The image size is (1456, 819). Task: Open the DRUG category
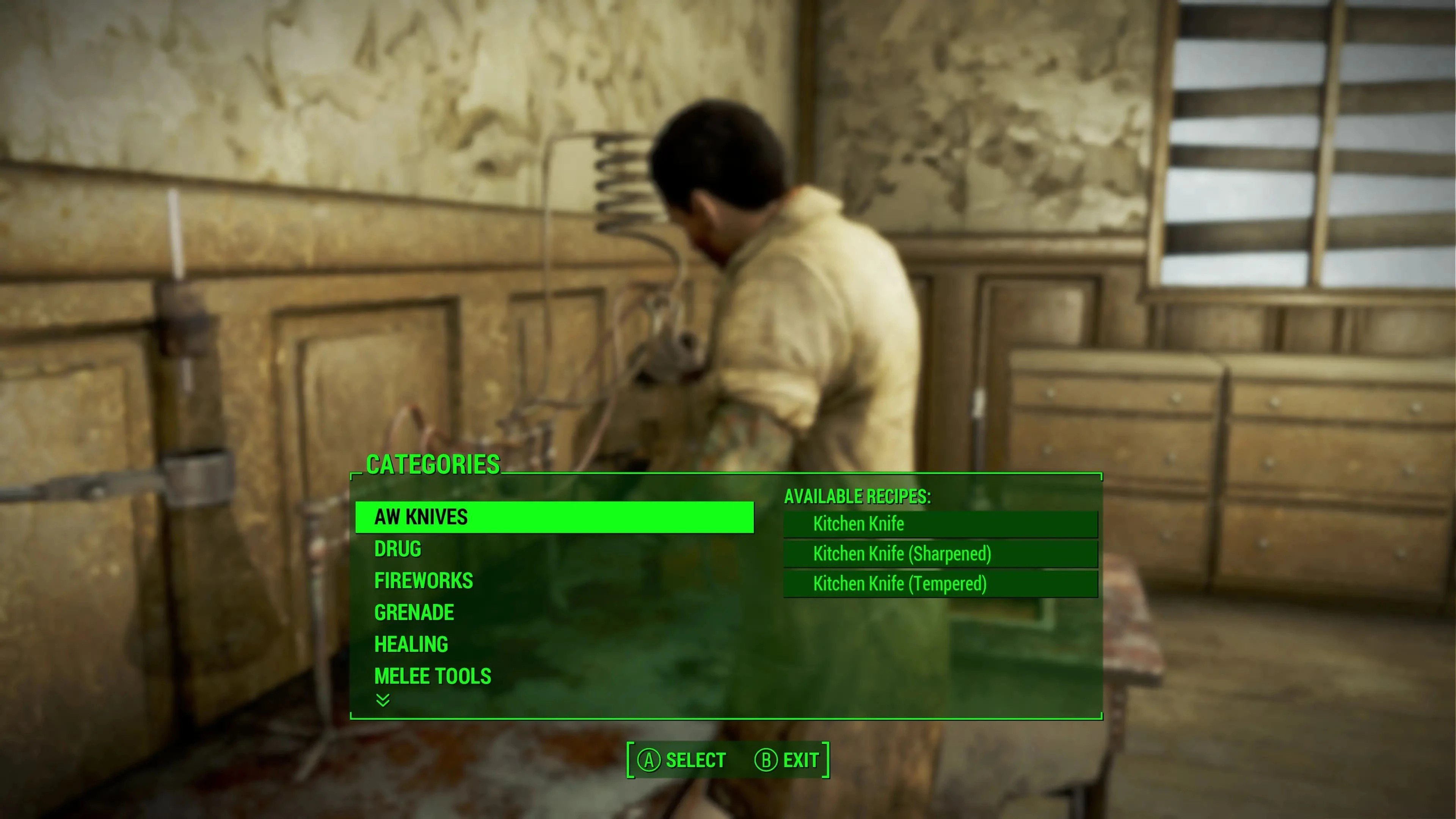coord(398,549)
